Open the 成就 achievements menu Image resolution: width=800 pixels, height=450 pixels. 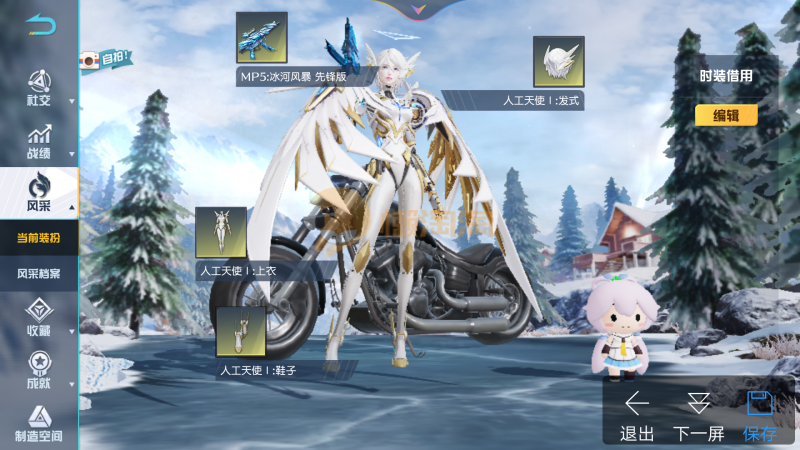pyautogui.click(x=39, y=368)
